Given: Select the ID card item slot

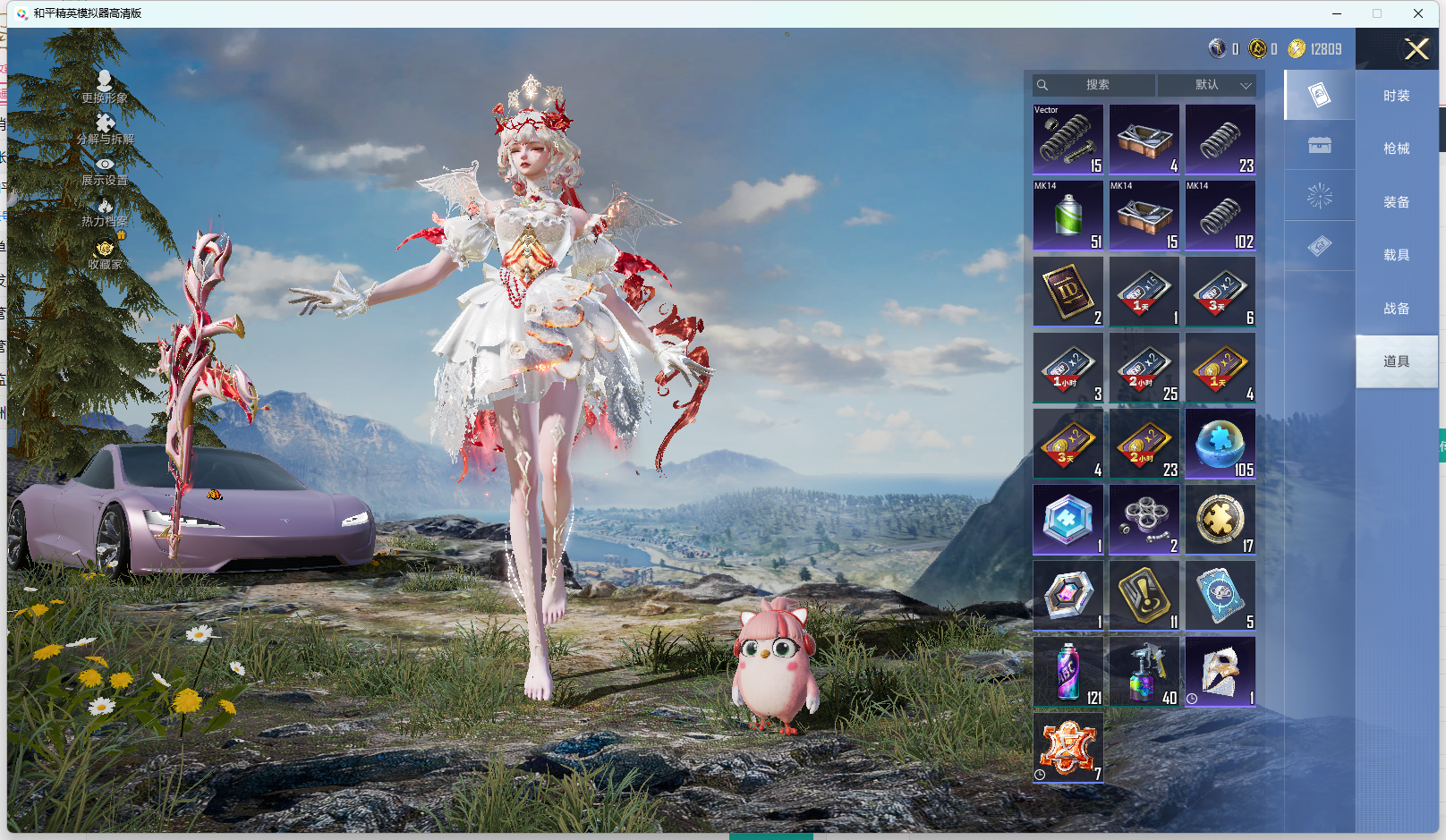Looking at the screenshot, I should (1068, 292).
